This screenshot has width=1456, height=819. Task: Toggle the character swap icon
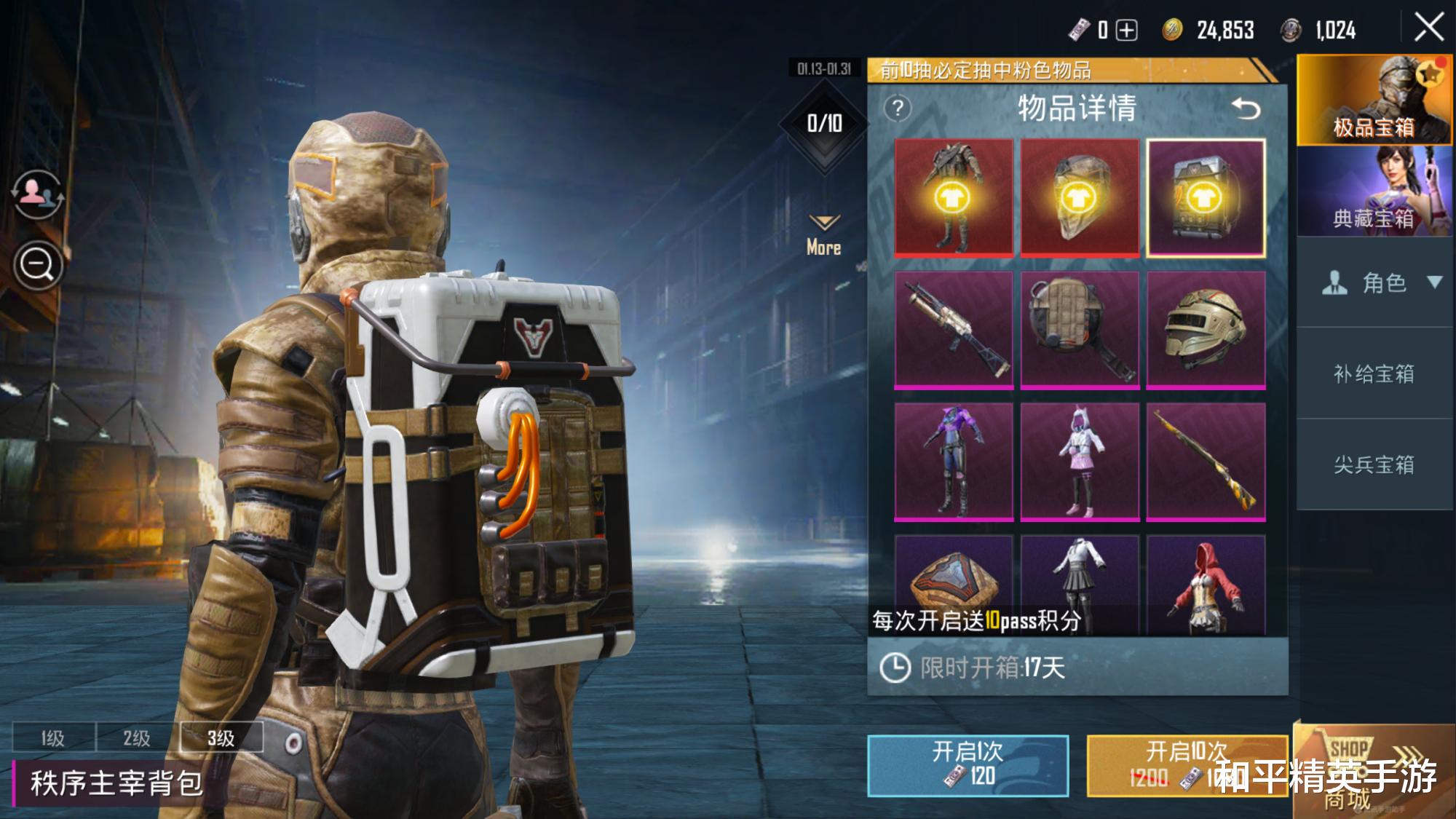click(x=36, y=193)
